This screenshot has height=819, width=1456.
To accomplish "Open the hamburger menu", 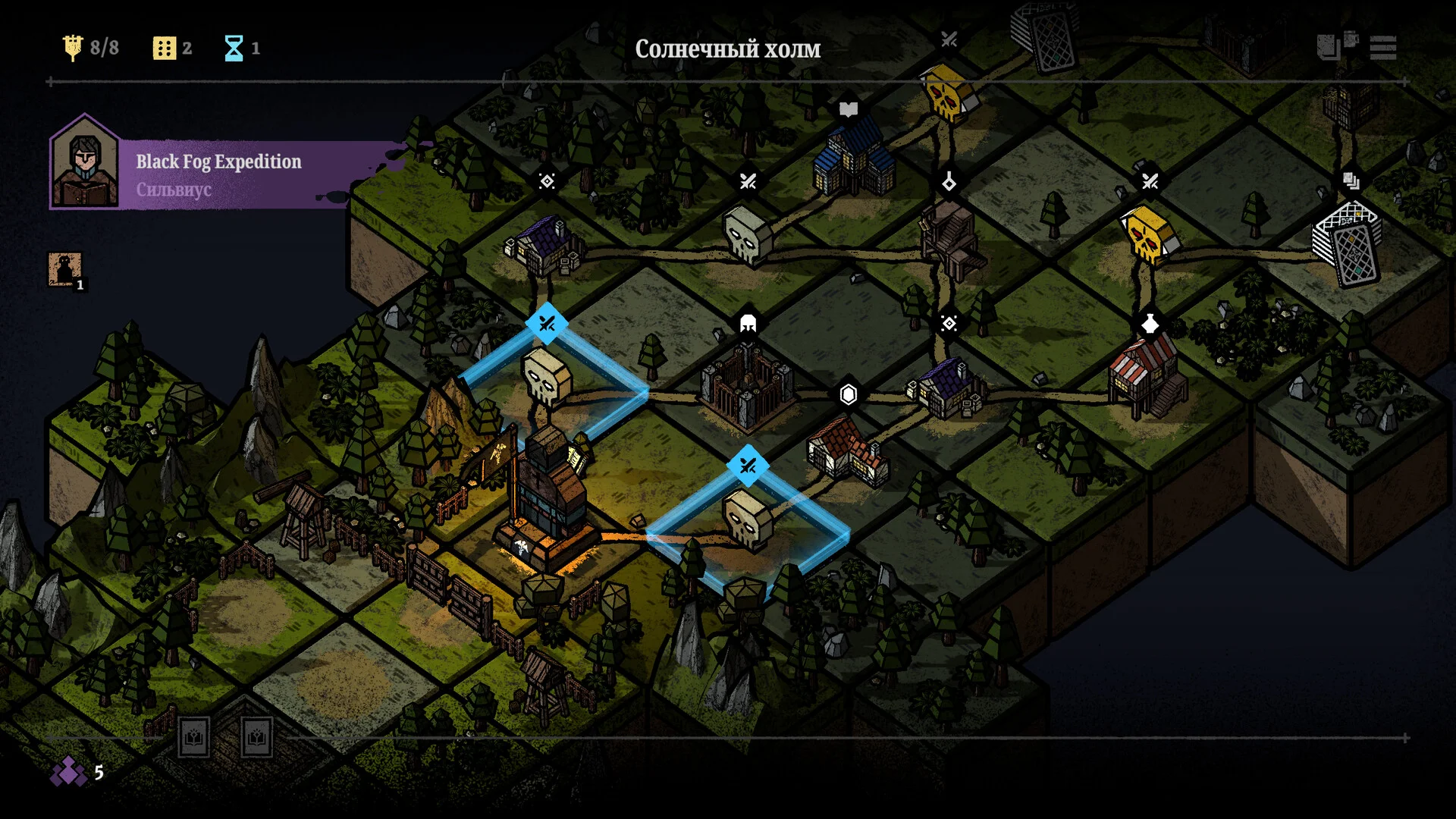I will [1382, 48].
